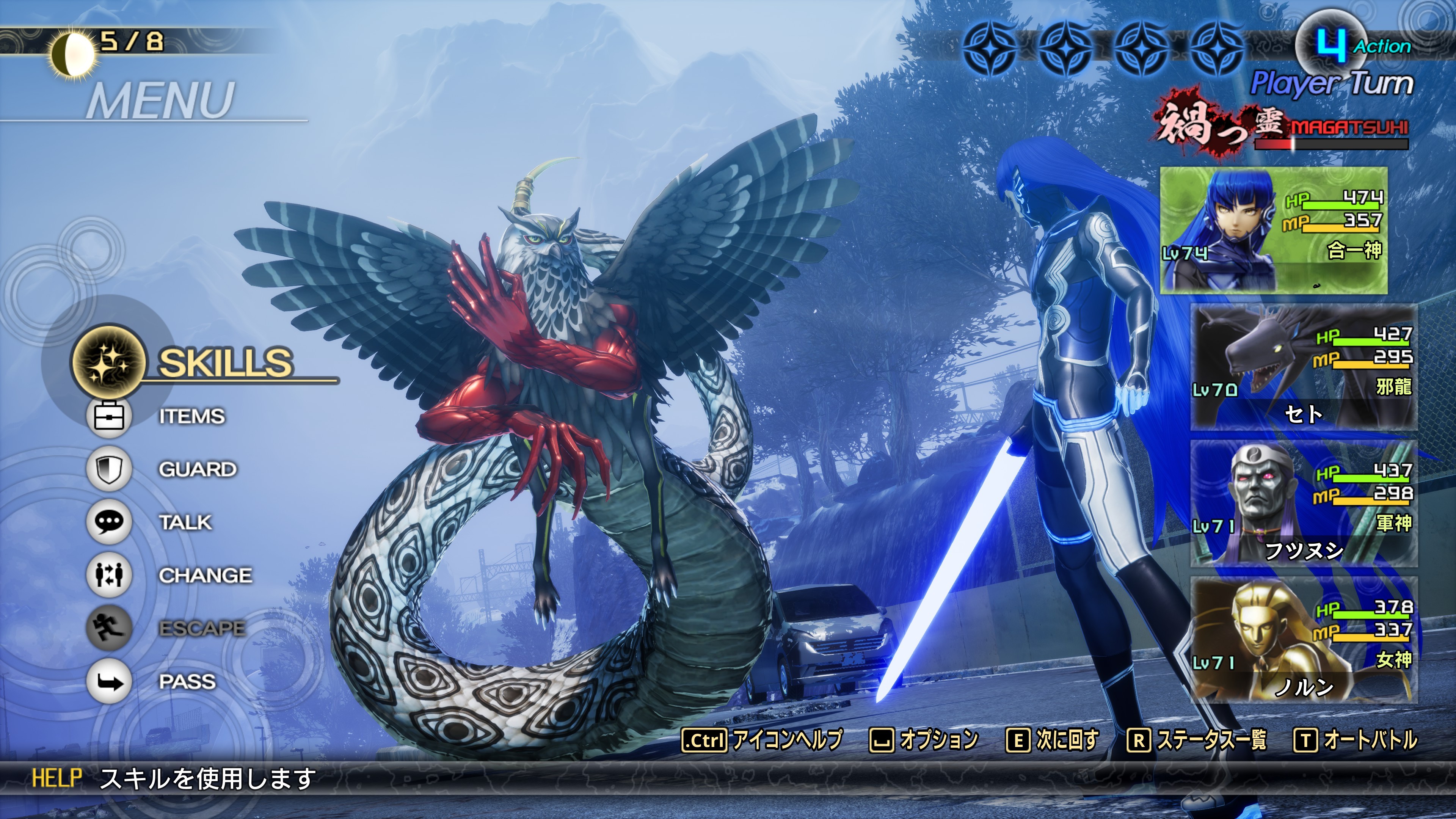Image resolution: width=1456 pixels, height=819 pixels.
Task: Click the greyed-out ESCAPE option
Action: pos(201,629)
